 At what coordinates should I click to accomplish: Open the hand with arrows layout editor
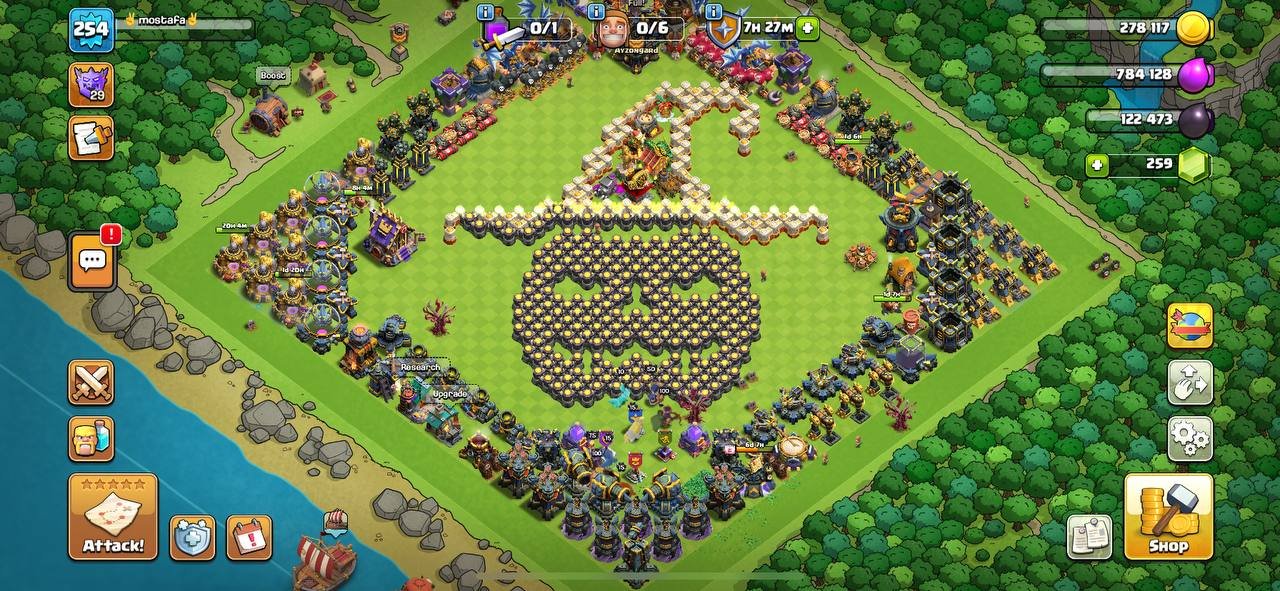tap(1190, 382)
